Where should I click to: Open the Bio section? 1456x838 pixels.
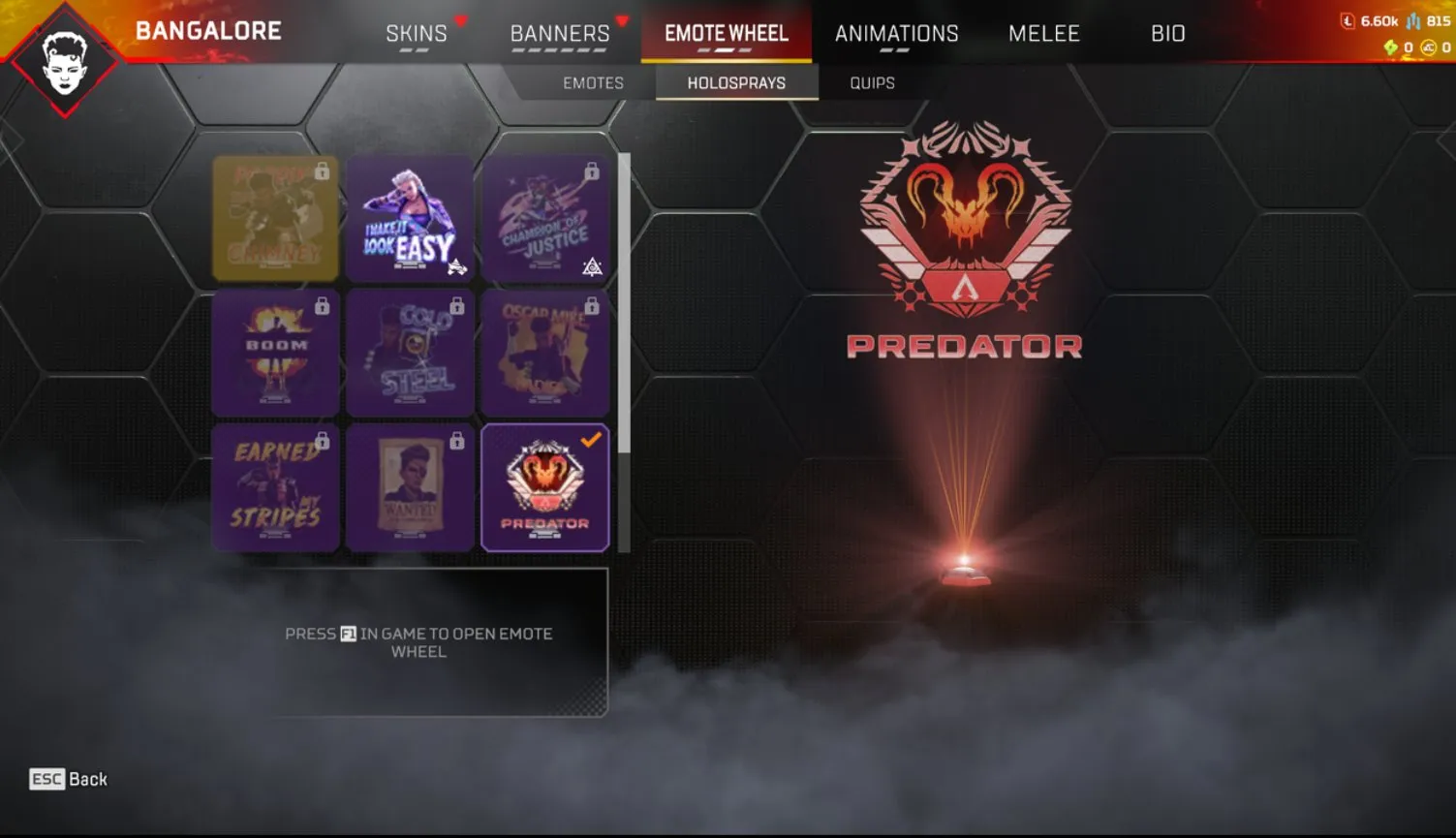click(x=1168, y=33)
